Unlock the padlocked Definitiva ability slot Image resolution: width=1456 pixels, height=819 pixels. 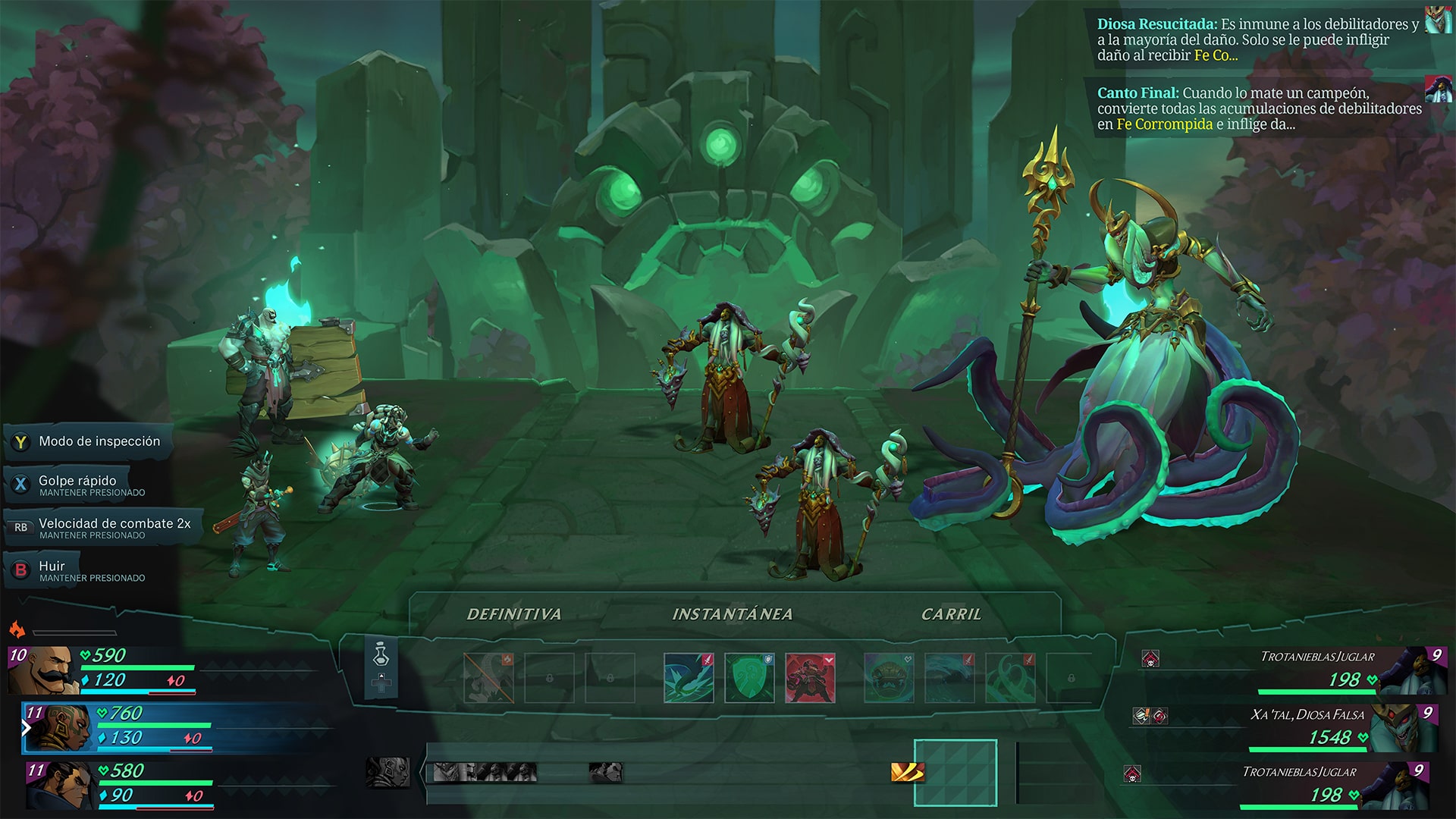pyautogui.click(x=551, y=677)
